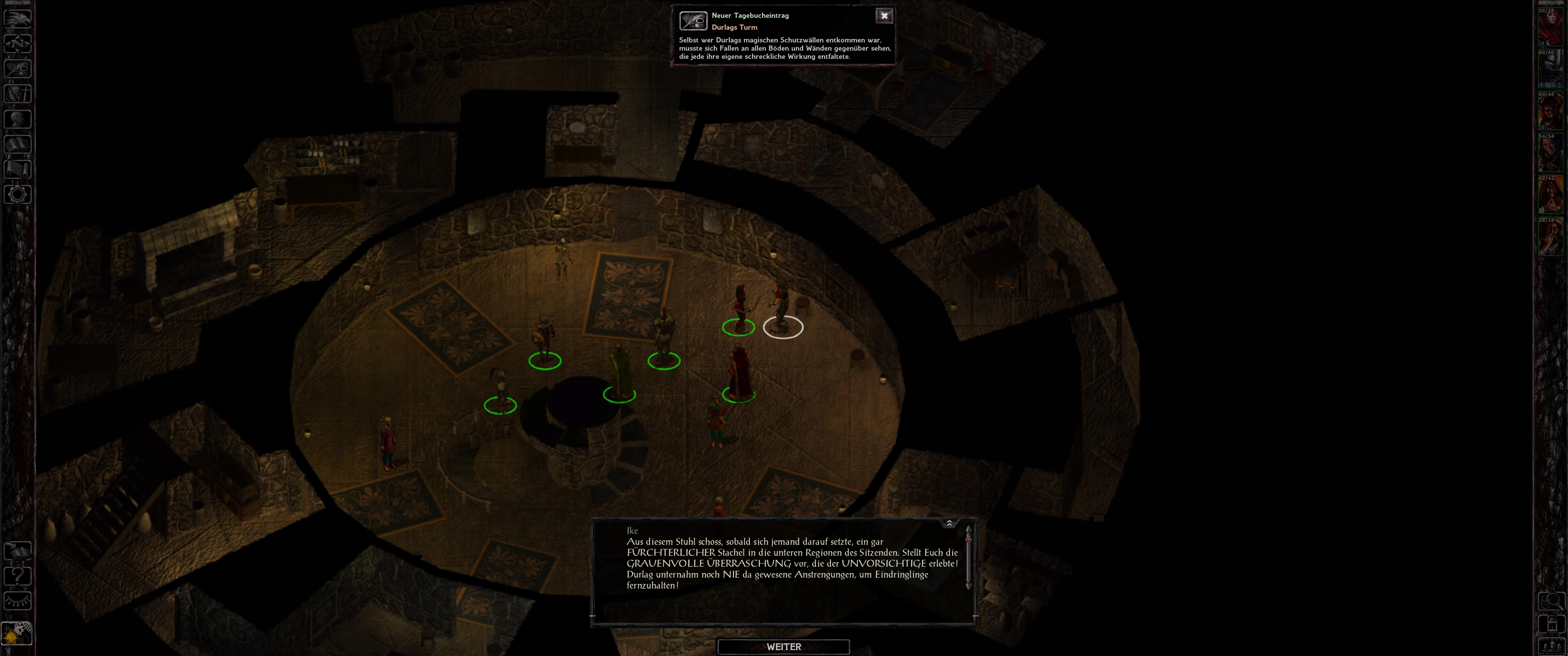Open the priest scroll icon

click(x=18, y=169)
